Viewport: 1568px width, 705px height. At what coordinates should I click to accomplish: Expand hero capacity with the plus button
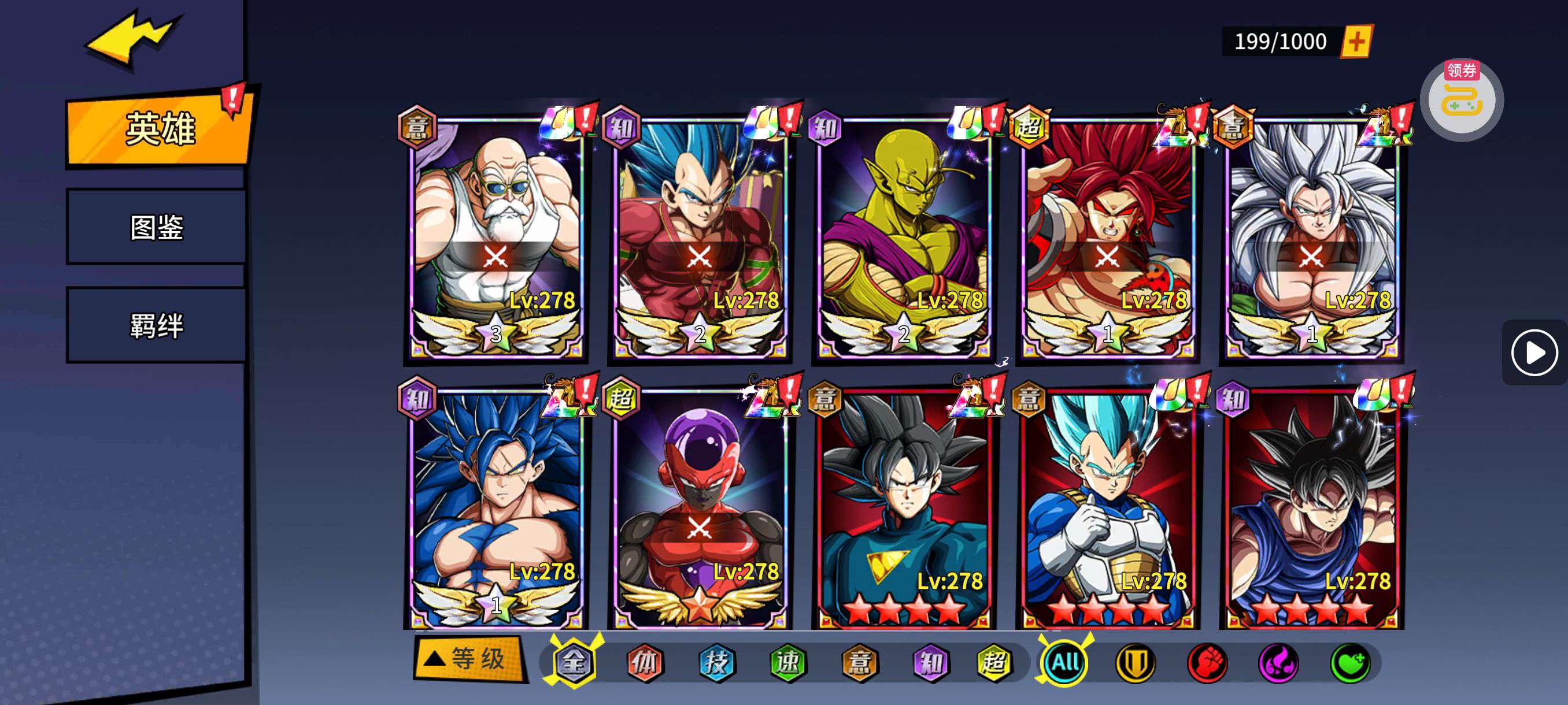[1357, 42]
